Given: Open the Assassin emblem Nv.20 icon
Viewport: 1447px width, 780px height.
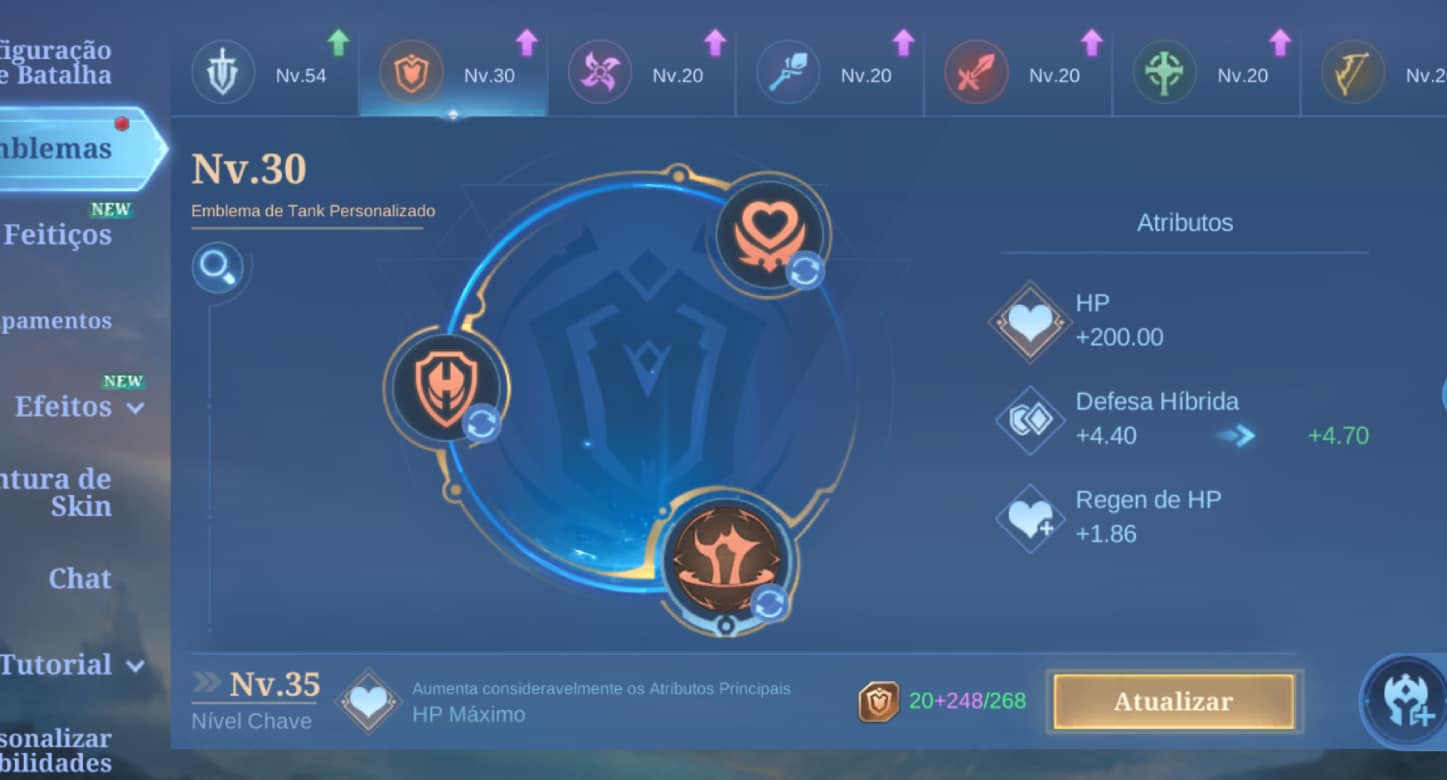Looking at the screenshot, I should [x=600, y=70].
